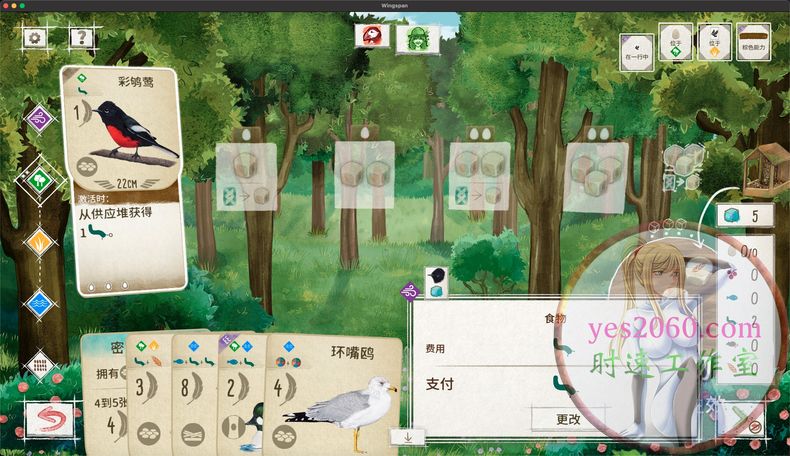The width and height of the screenshot is (790, 456).
Task: Click the purple wind diamond icon
Action: pyautogui.click(x=39, y=119)
